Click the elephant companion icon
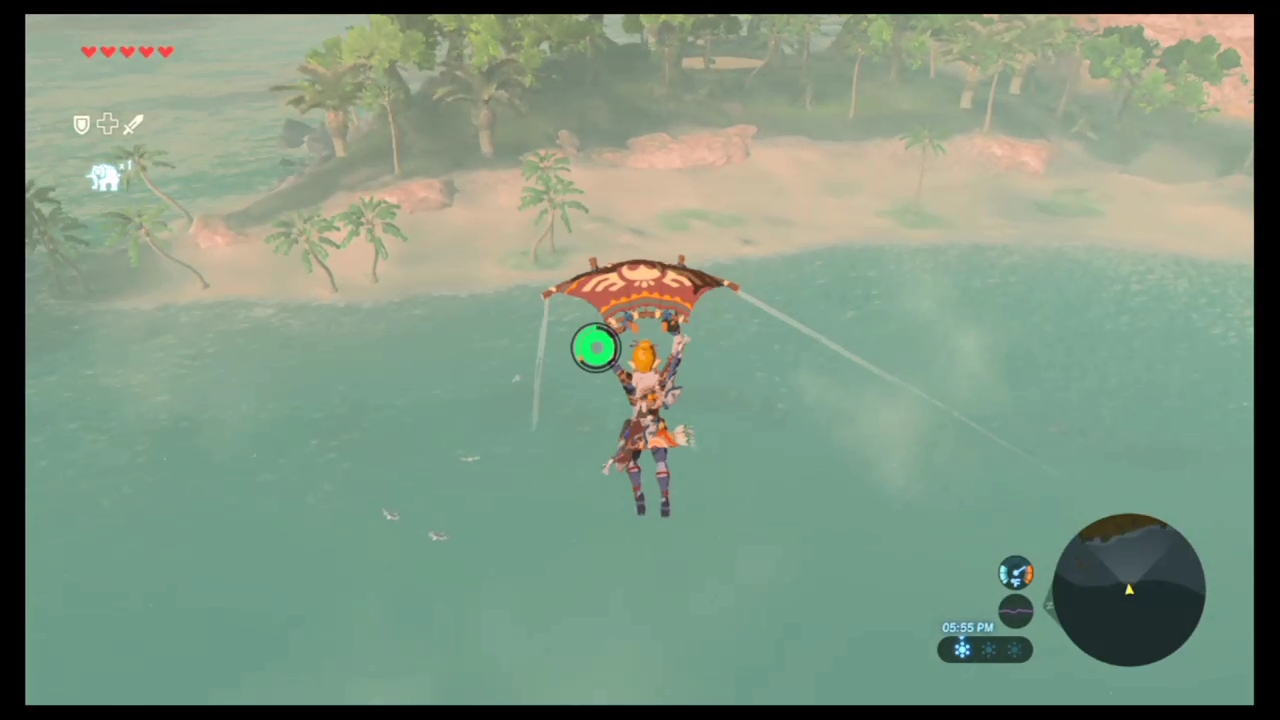This screenshot has height=720, width=1280. [105, 177]
